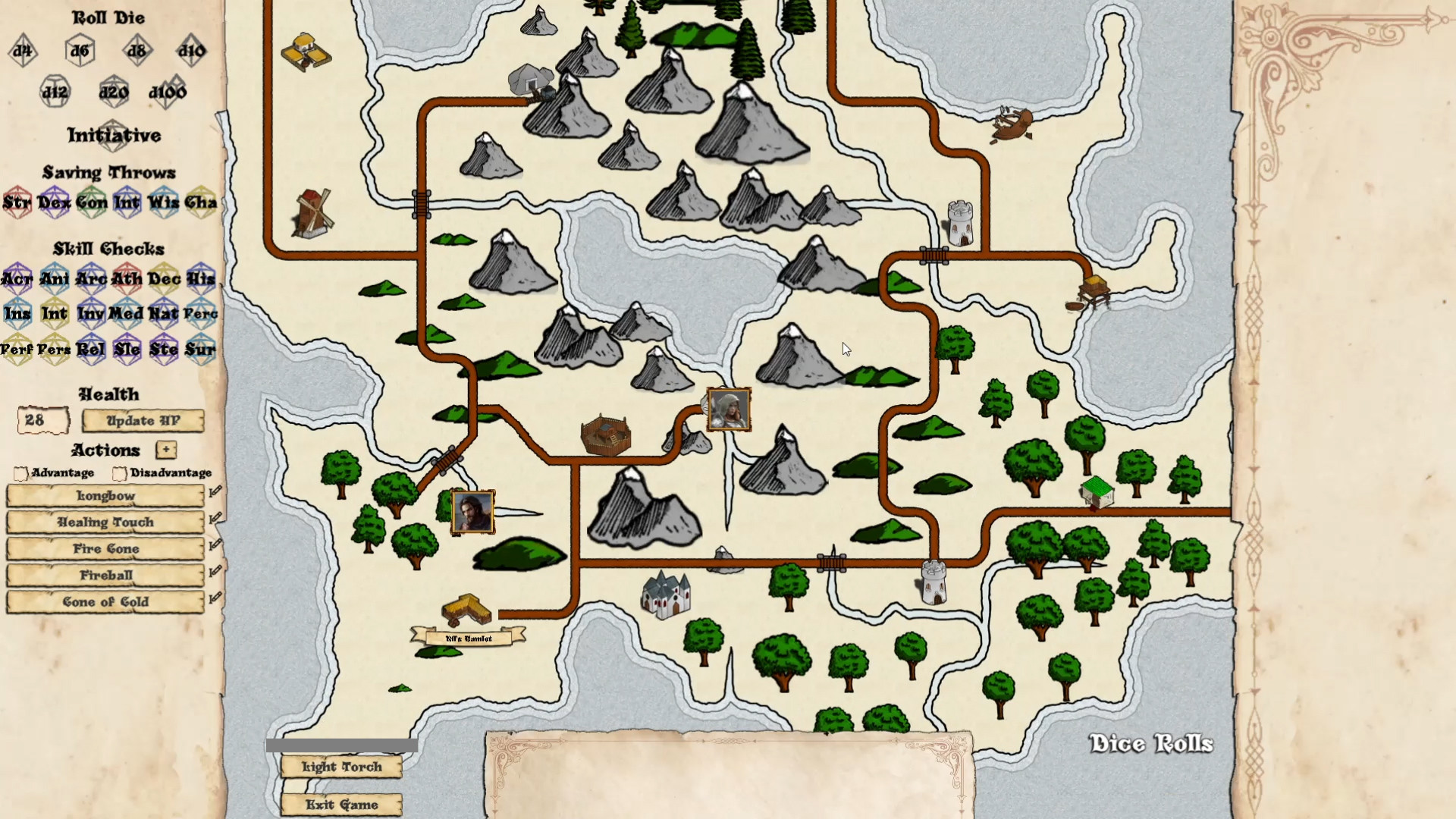Image resolution: width=1456 pixels, height=819 pixels.
Task: Roll the d100 die
Action: coord(168,91)
